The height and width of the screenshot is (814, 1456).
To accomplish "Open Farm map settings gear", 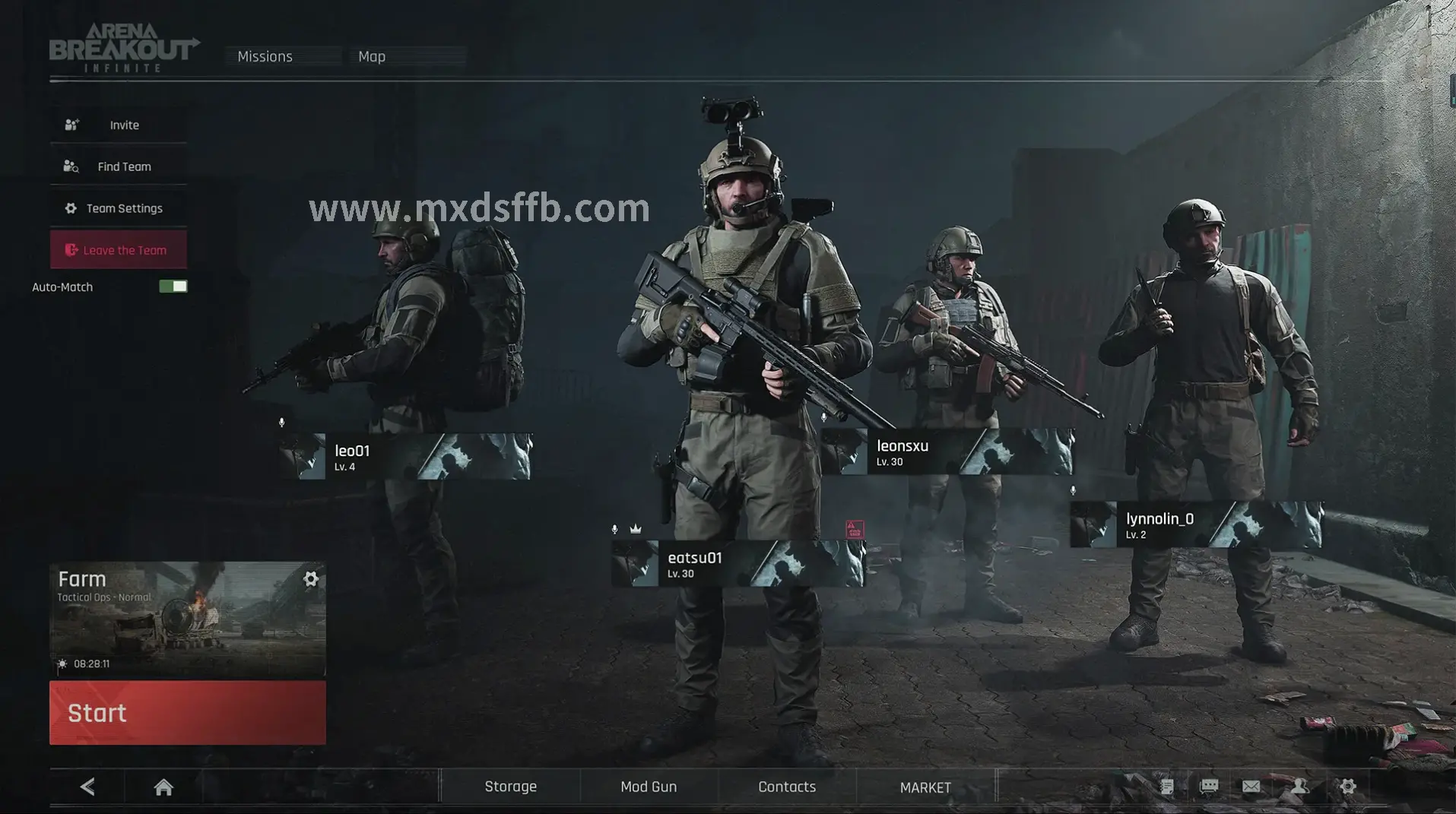I will (x=311, y=579).
